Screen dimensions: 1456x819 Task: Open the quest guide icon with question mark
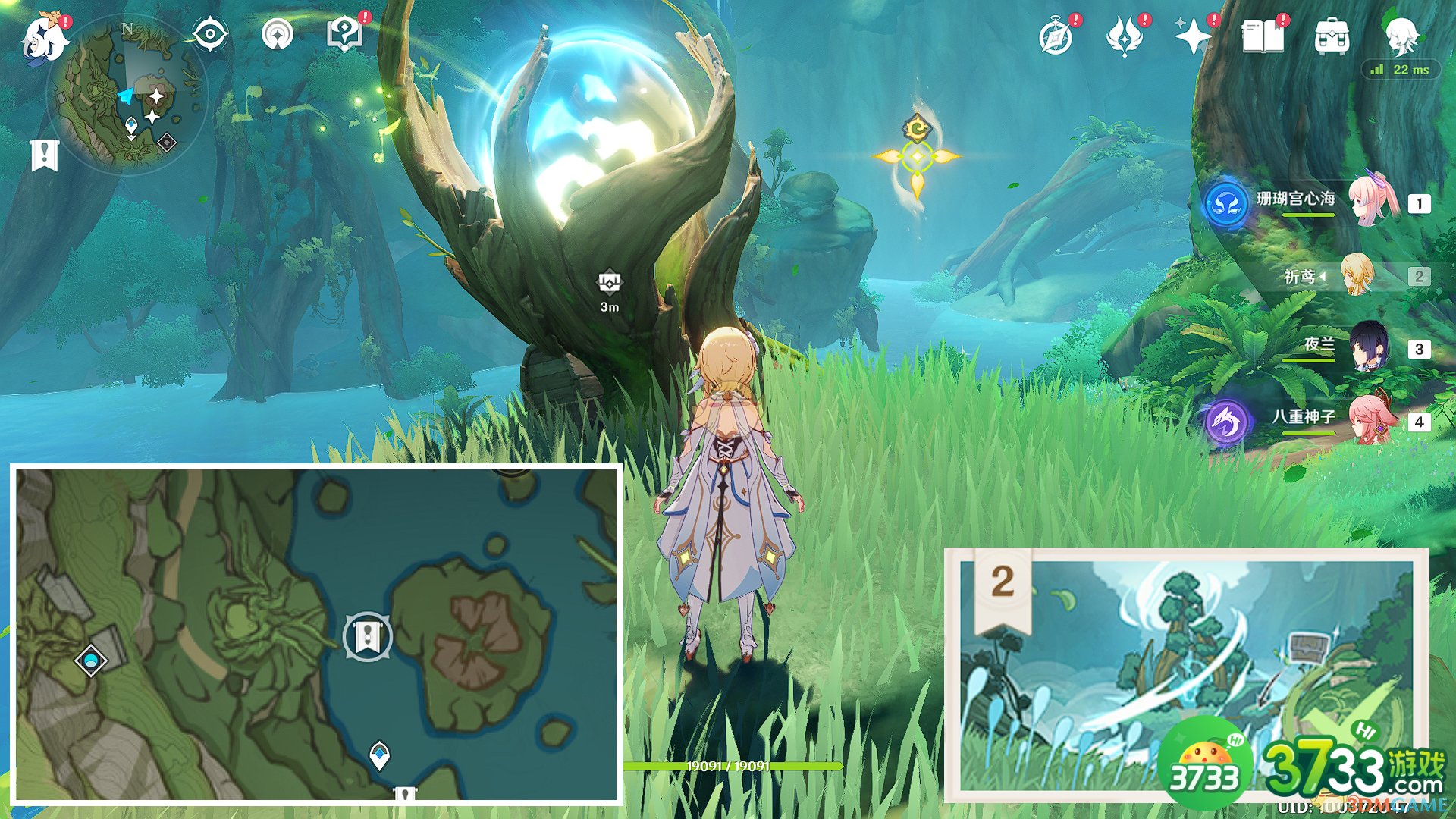pyautogui.click(x=345, y=34)
